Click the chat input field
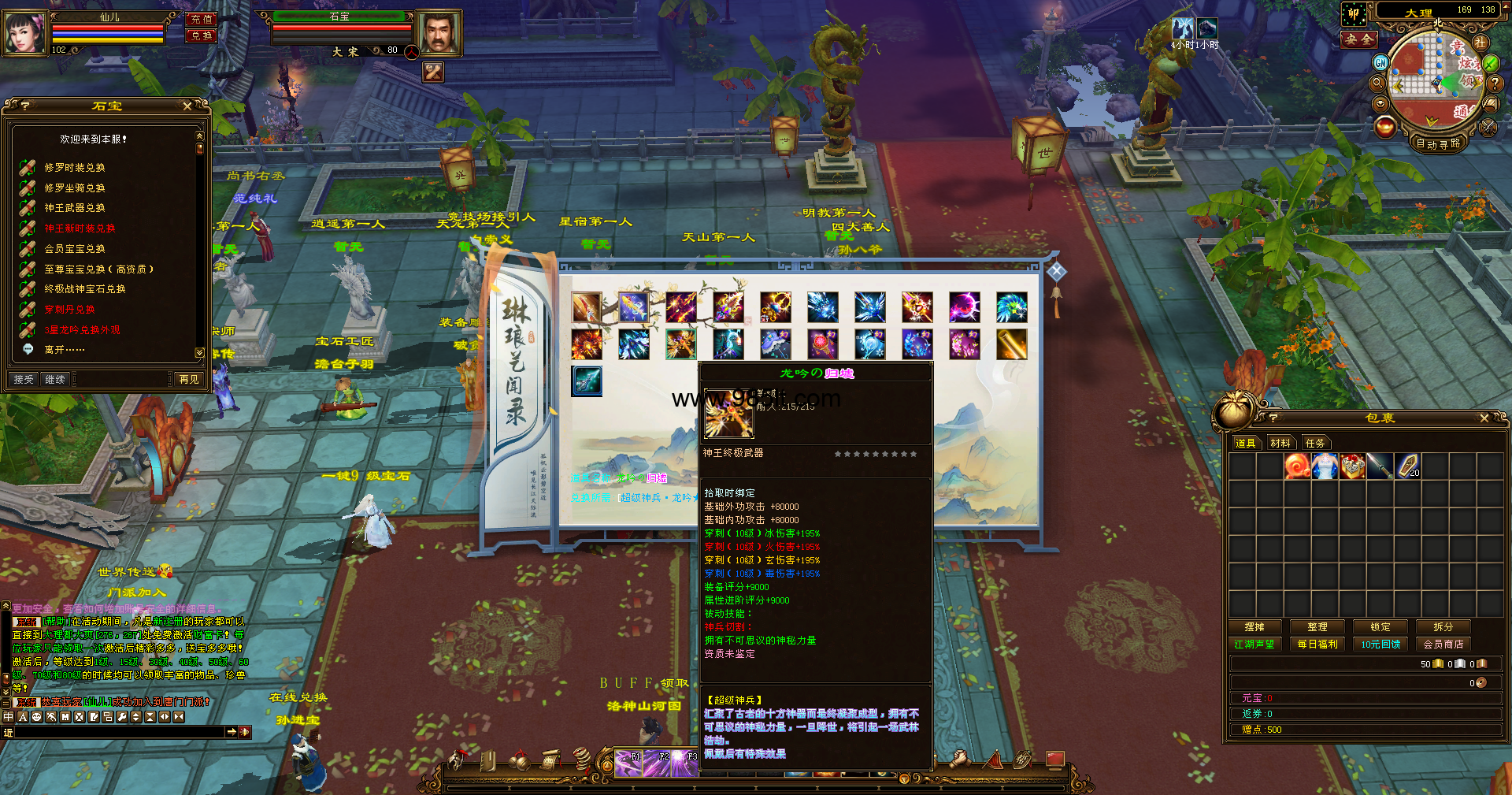The width and height of the screenshot is (1512, 795). [118, 732]
